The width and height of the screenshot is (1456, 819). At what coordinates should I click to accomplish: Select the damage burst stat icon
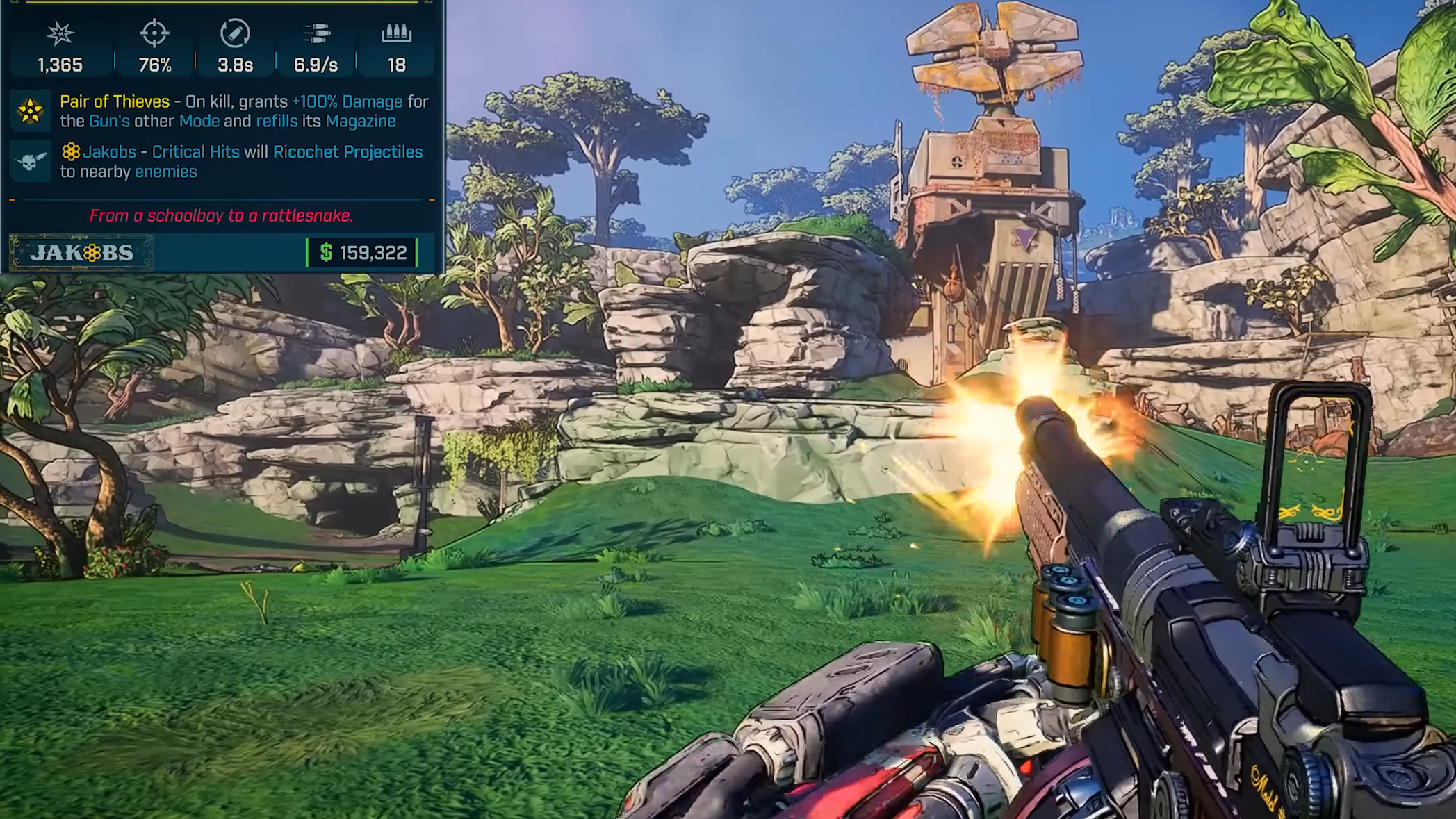pos(60,33)
